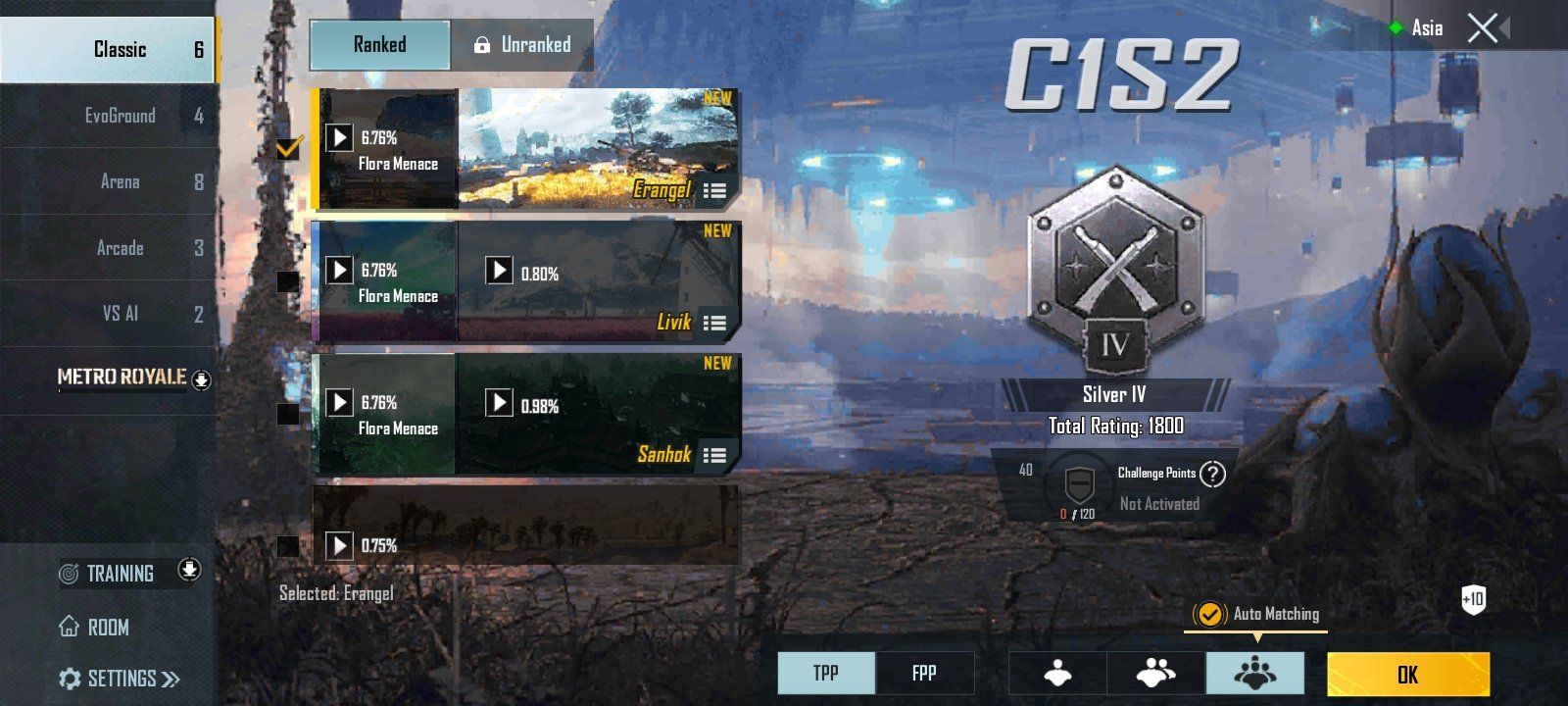Close the mode selection screen
Viewport: 1568px width, 706px height.
[x=1483, y=28]
